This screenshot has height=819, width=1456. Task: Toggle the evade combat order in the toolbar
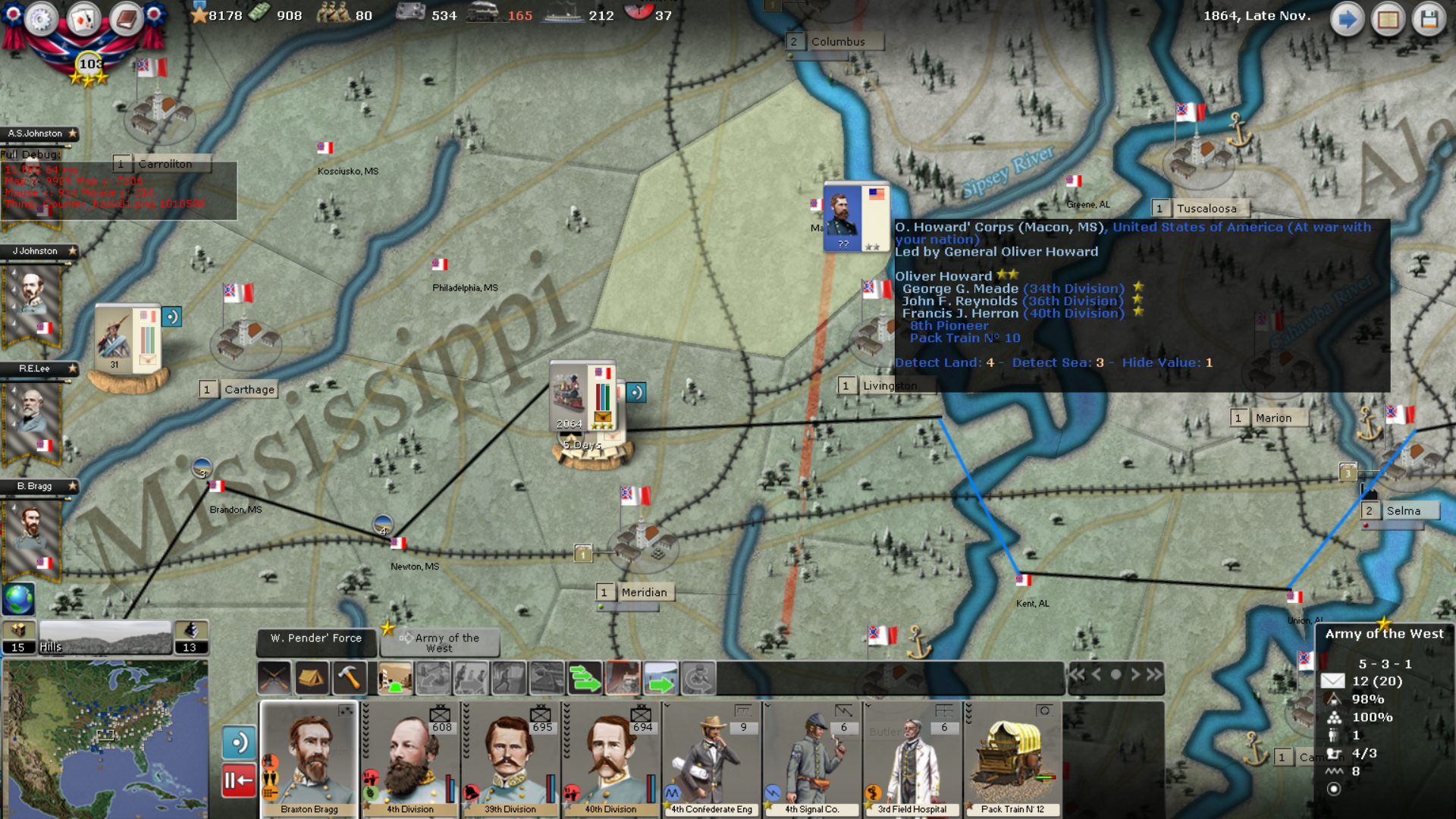(x=510, y=677)
